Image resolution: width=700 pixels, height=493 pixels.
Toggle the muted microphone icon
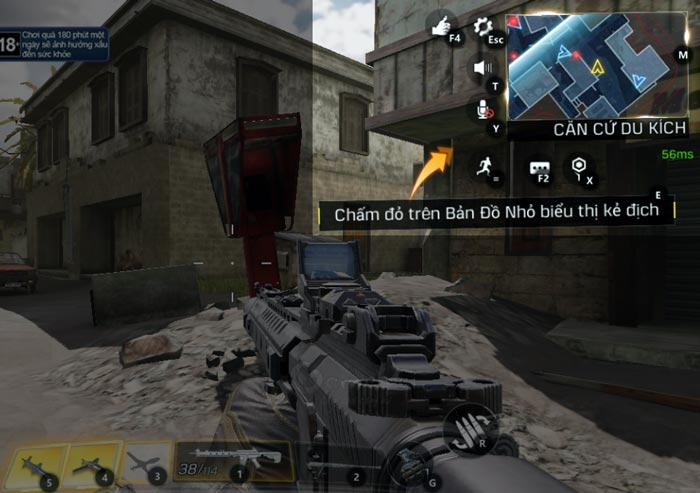pos(484,110)
